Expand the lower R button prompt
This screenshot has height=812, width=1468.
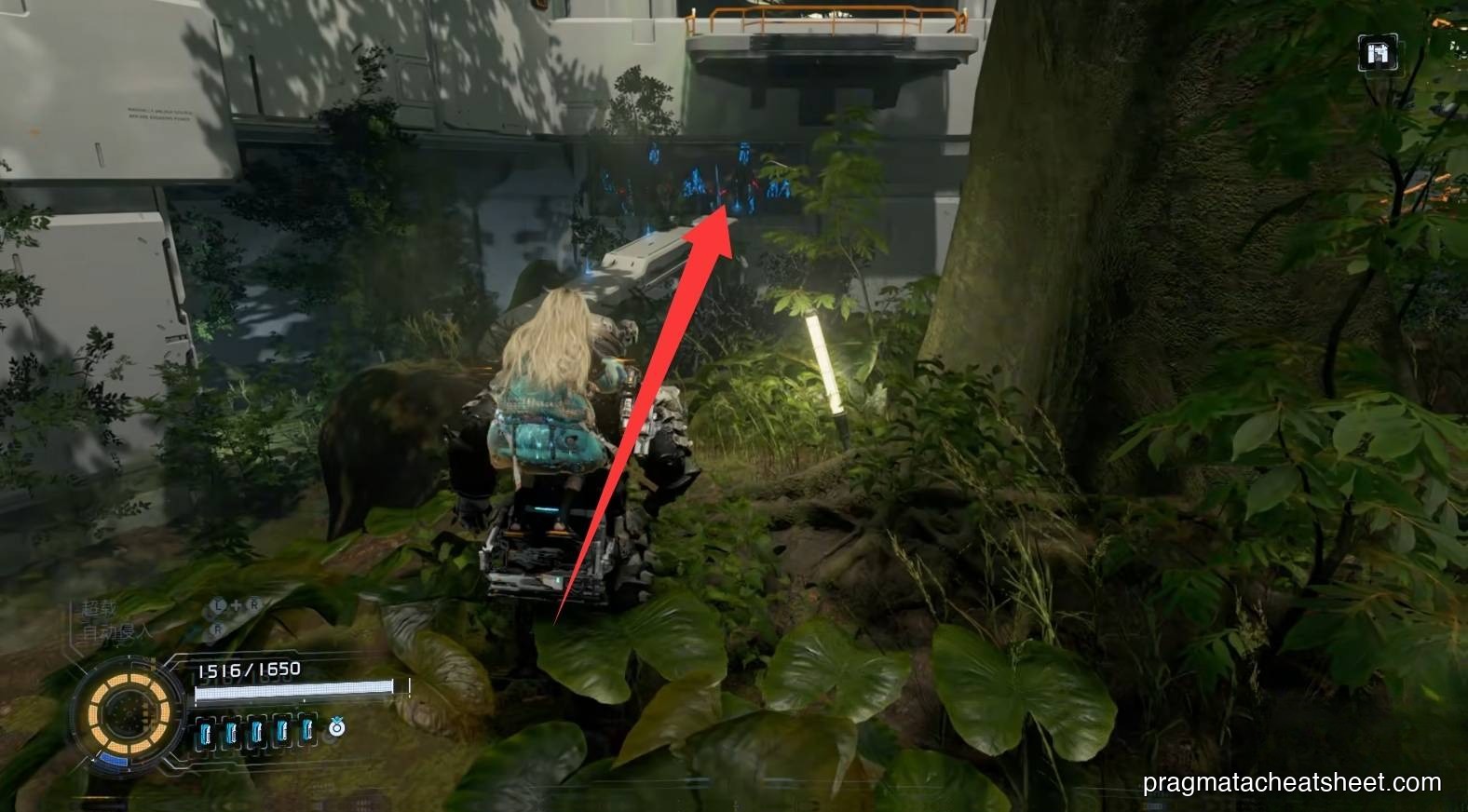217,628
